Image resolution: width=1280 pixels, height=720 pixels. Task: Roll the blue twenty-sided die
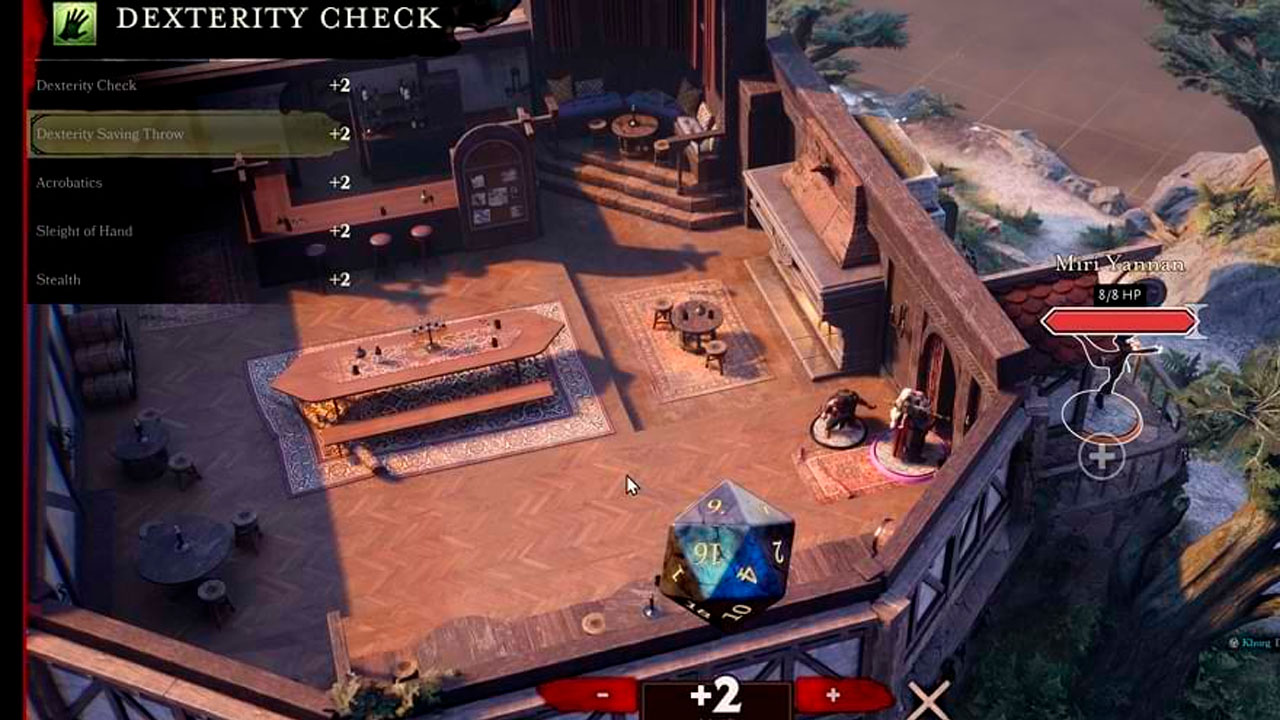coord(727,552)
